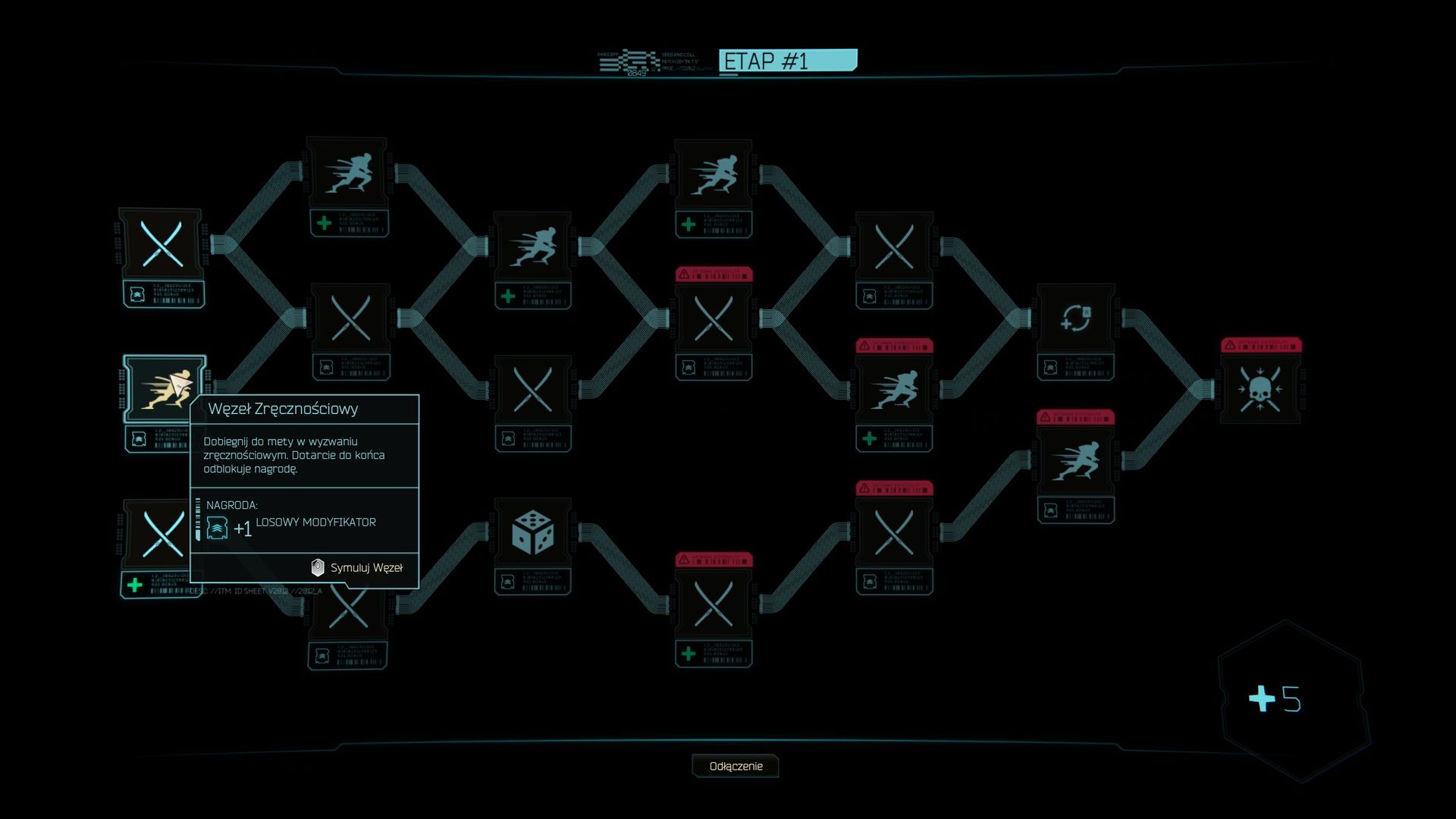Click the Odłączenie disconnect button
The image size is (1456, 819).
735,766
